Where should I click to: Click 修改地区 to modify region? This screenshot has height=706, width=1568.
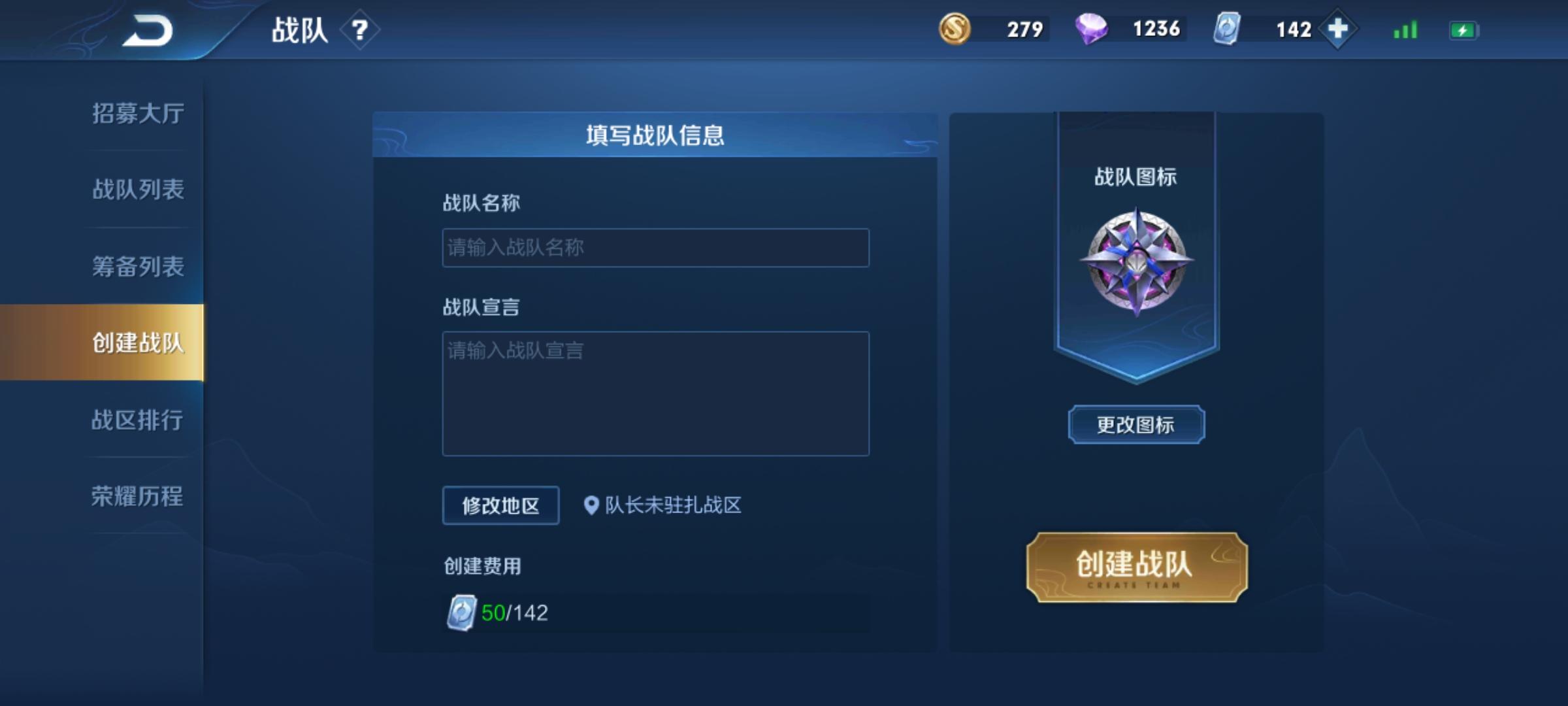coord(502,505)
